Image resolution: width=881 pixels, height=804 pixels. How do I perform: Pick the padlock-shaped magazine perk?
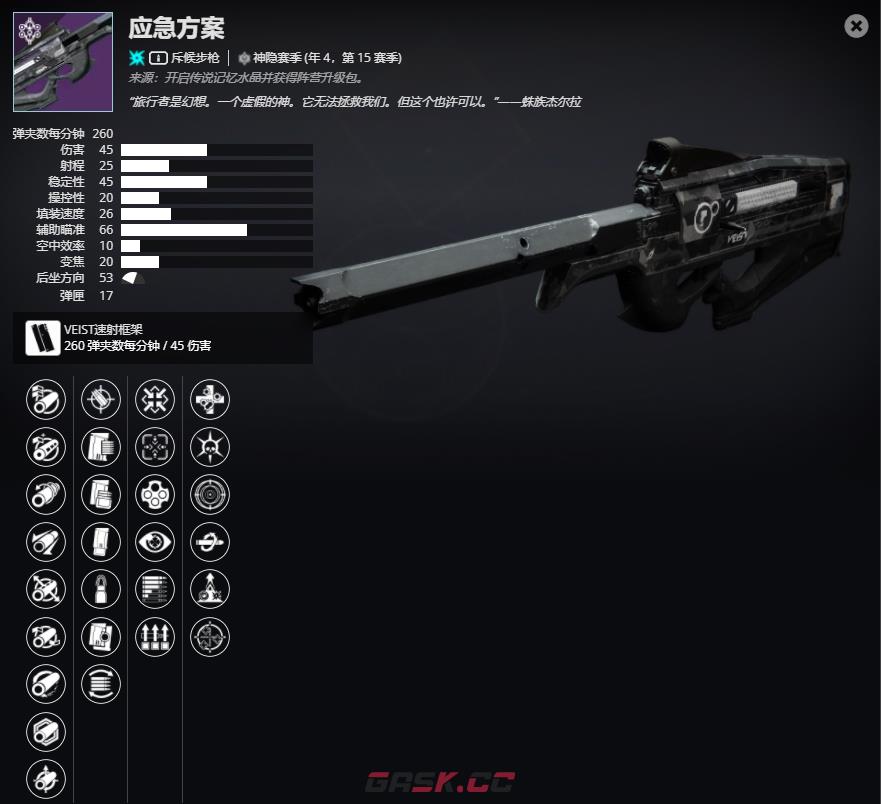(100, 588)
